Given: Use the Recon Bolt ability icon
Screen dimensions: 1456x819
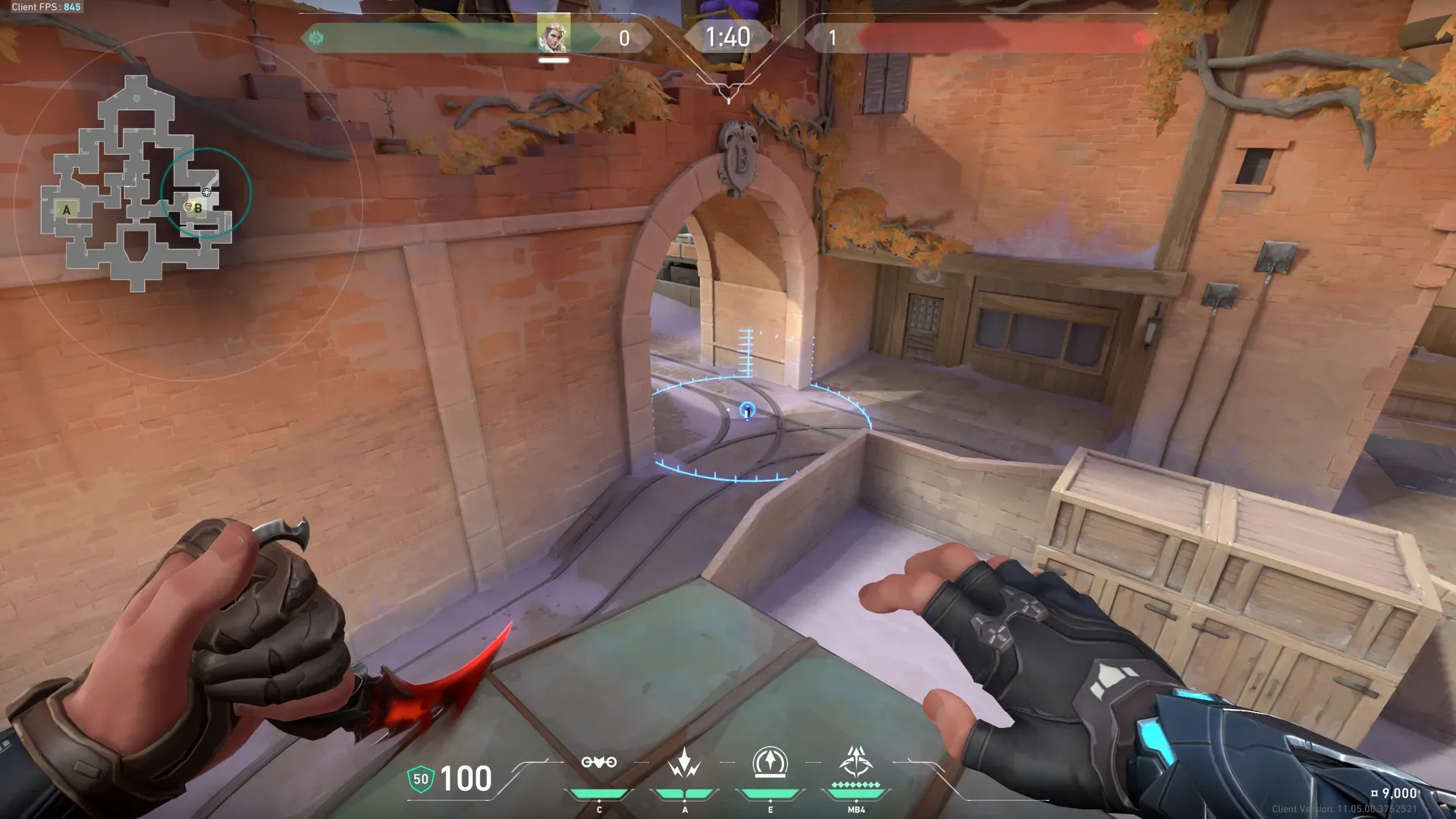Looking at the screenshot, I should coord(770,763).
